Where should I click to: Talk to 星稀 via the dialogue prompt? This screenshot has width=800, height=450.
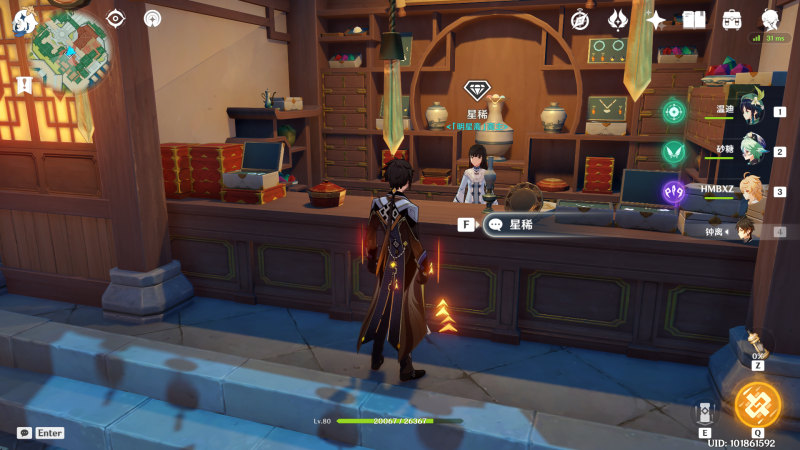tap(522, 225)
